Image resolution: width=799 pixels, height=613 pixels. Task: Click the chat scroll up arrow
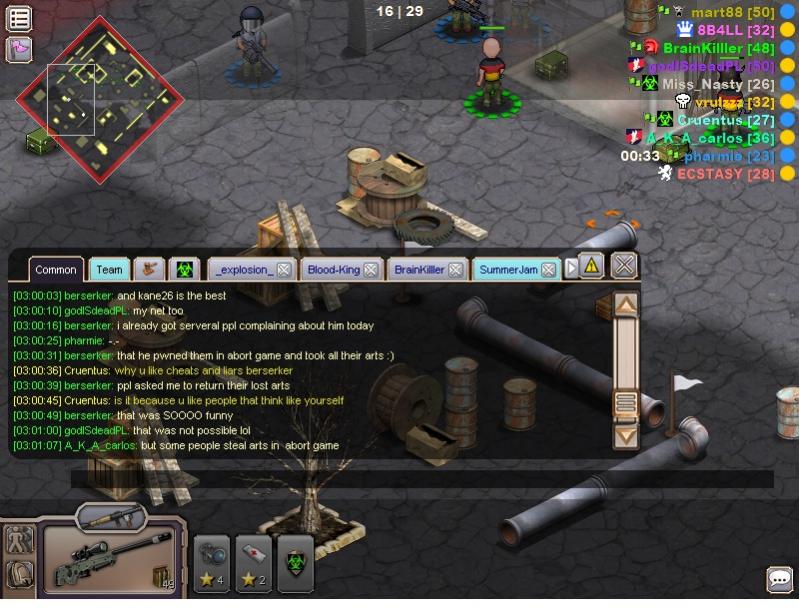point(626,305)
